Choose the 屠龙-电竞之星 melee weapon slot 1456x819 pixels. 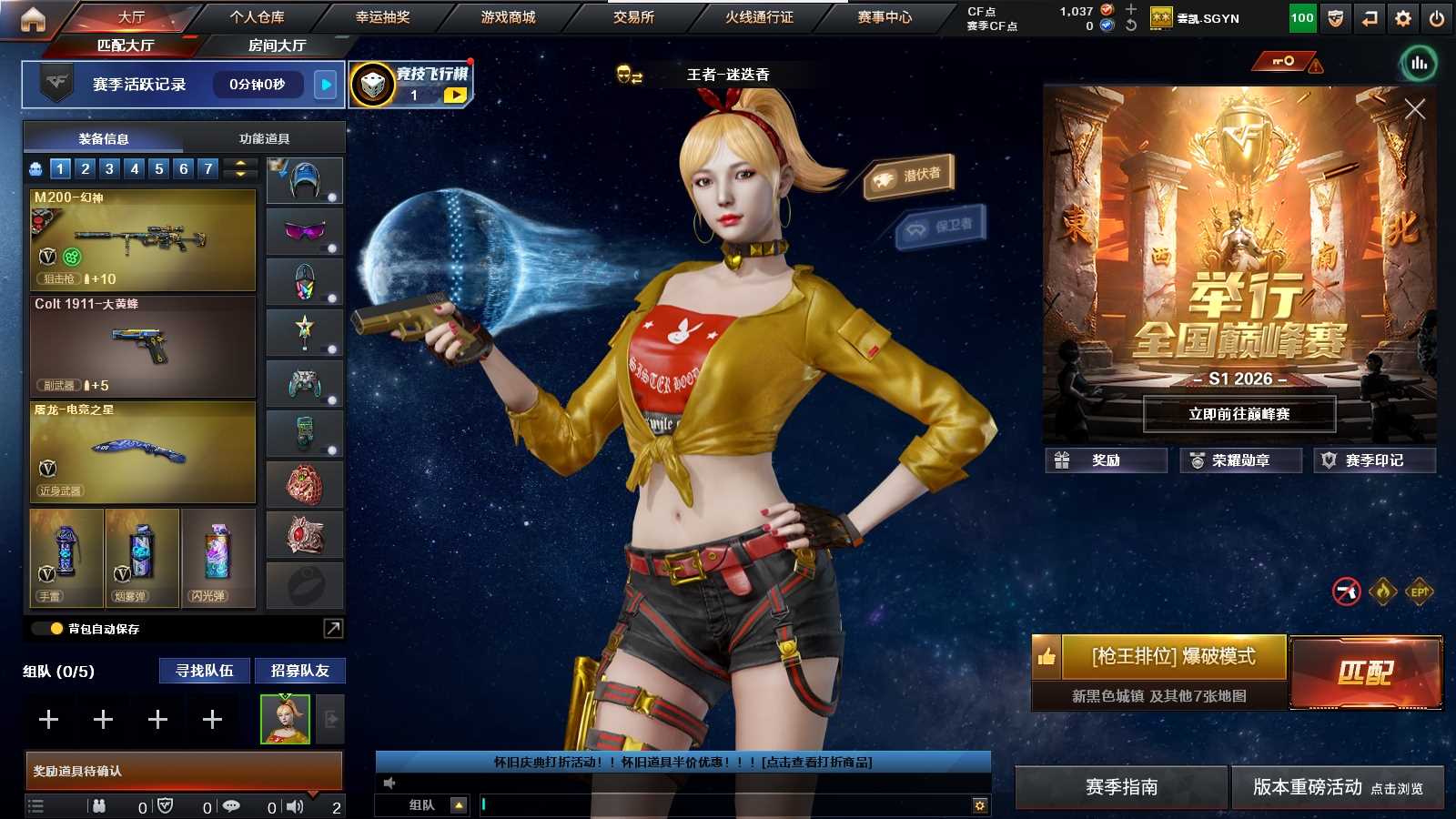coord(143,452)
